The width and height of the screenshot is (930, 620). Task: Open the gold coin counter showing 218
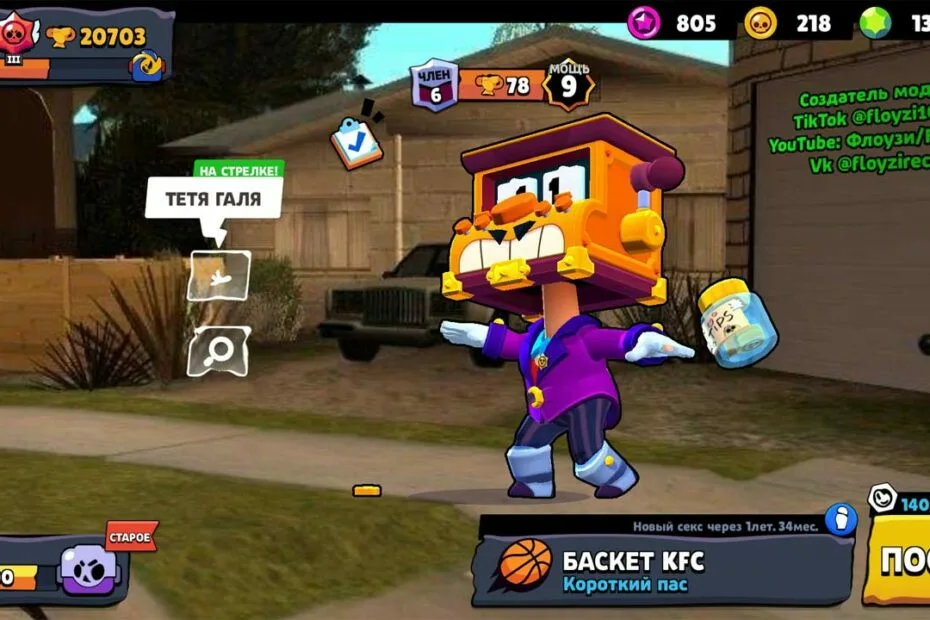(x=790, y=23)
